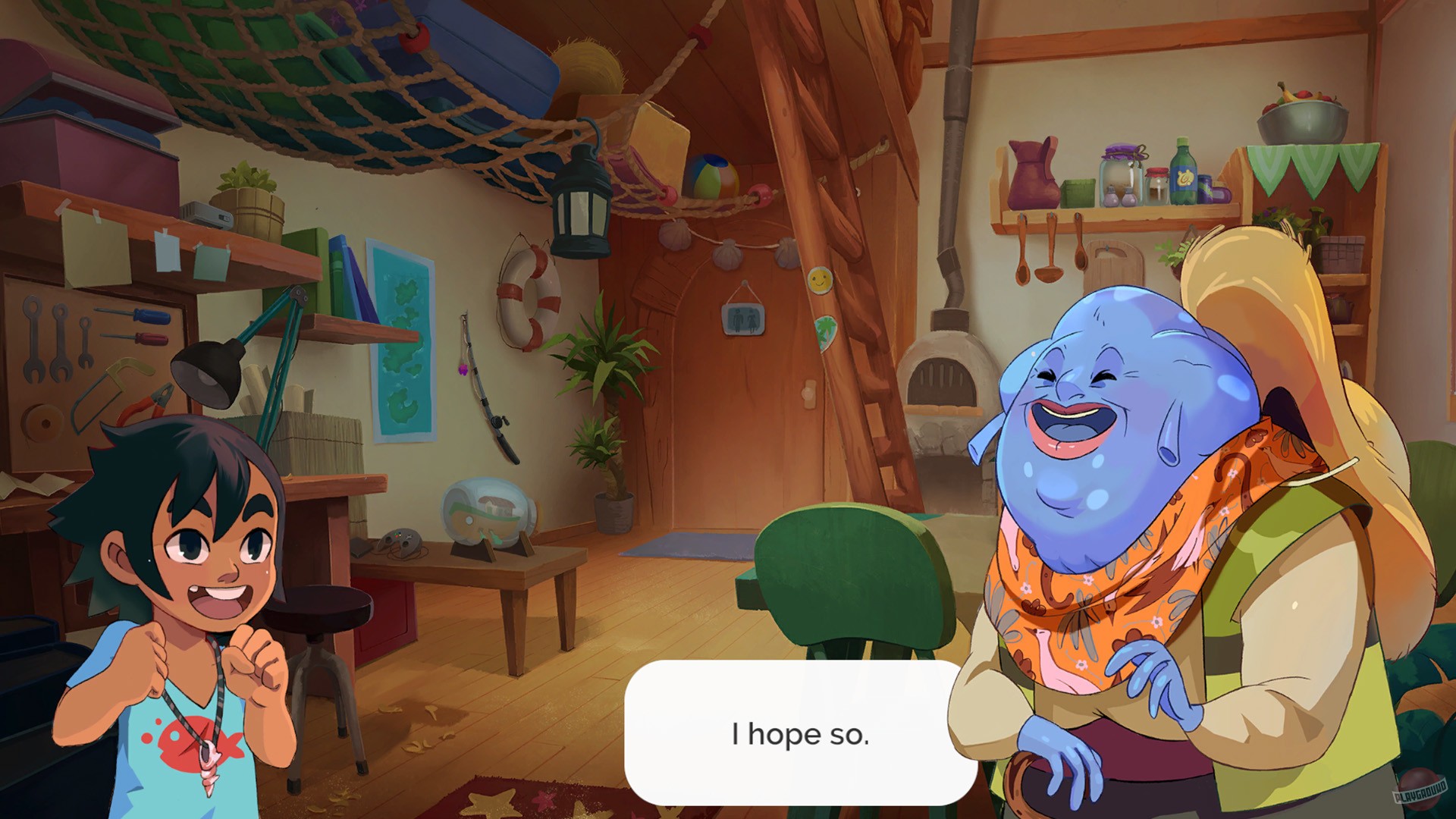This screenshot has height=819, width=1456.
Task: Advance the dialogue reading 'I hope so.'
Action: 801,736
